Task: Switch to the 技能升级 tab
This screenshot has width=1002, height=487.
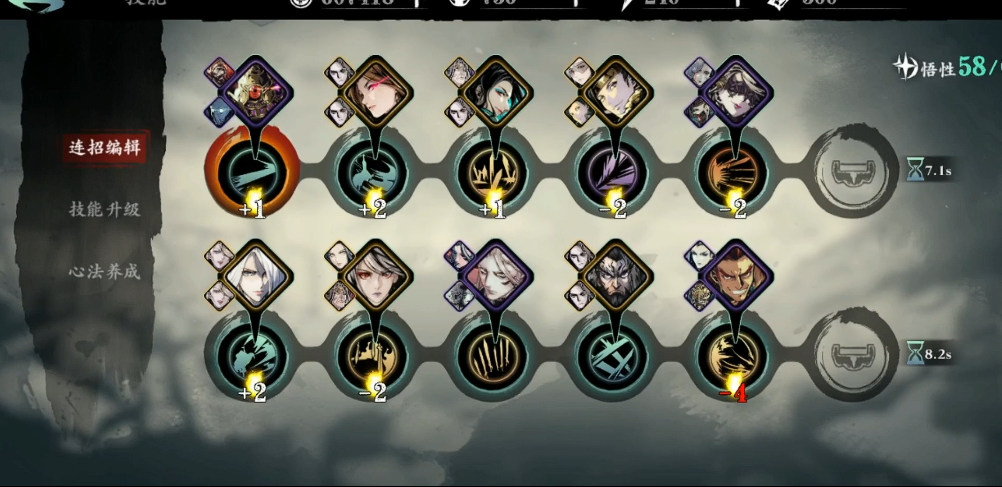Action: click(104, 210)
